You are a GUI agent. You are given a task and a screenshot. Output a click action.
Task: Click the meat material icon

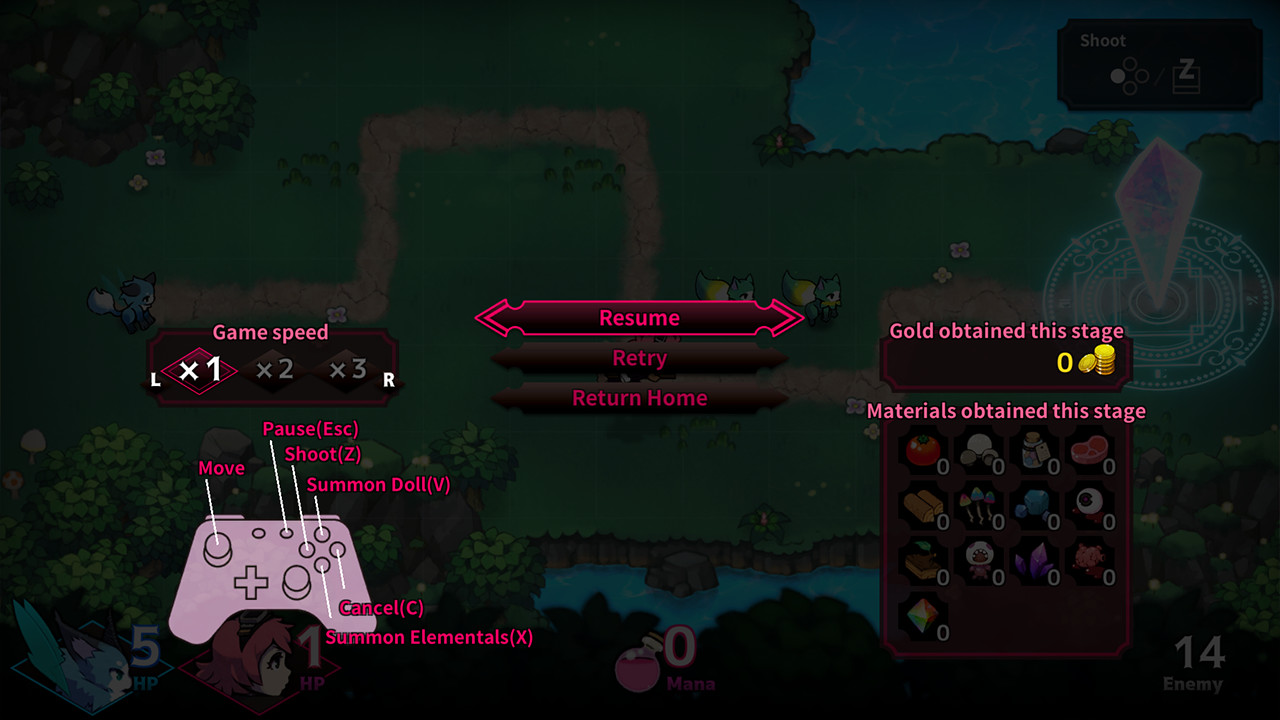[x=1090, y=450]
